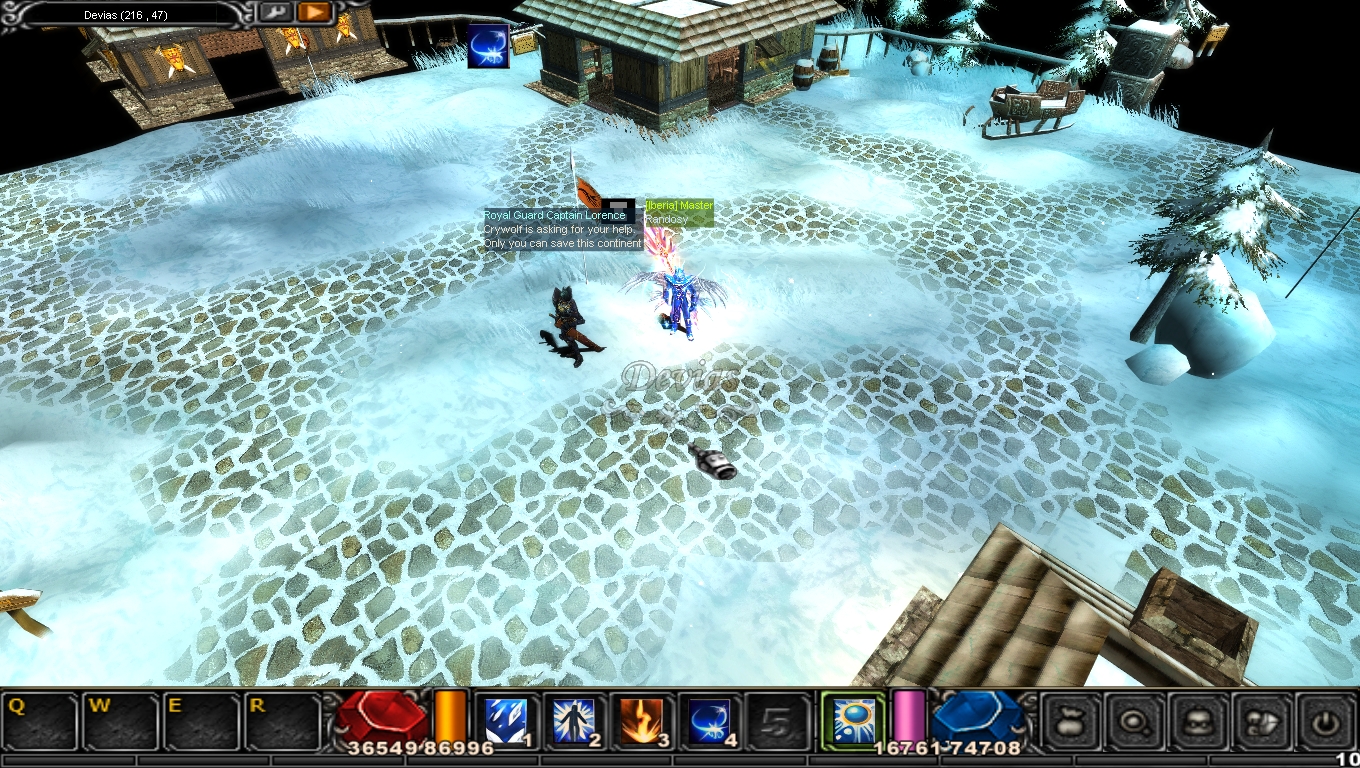1360x768 pixels.
Task: Open the green-framed current skill selector
Action: tap(853, 720)
